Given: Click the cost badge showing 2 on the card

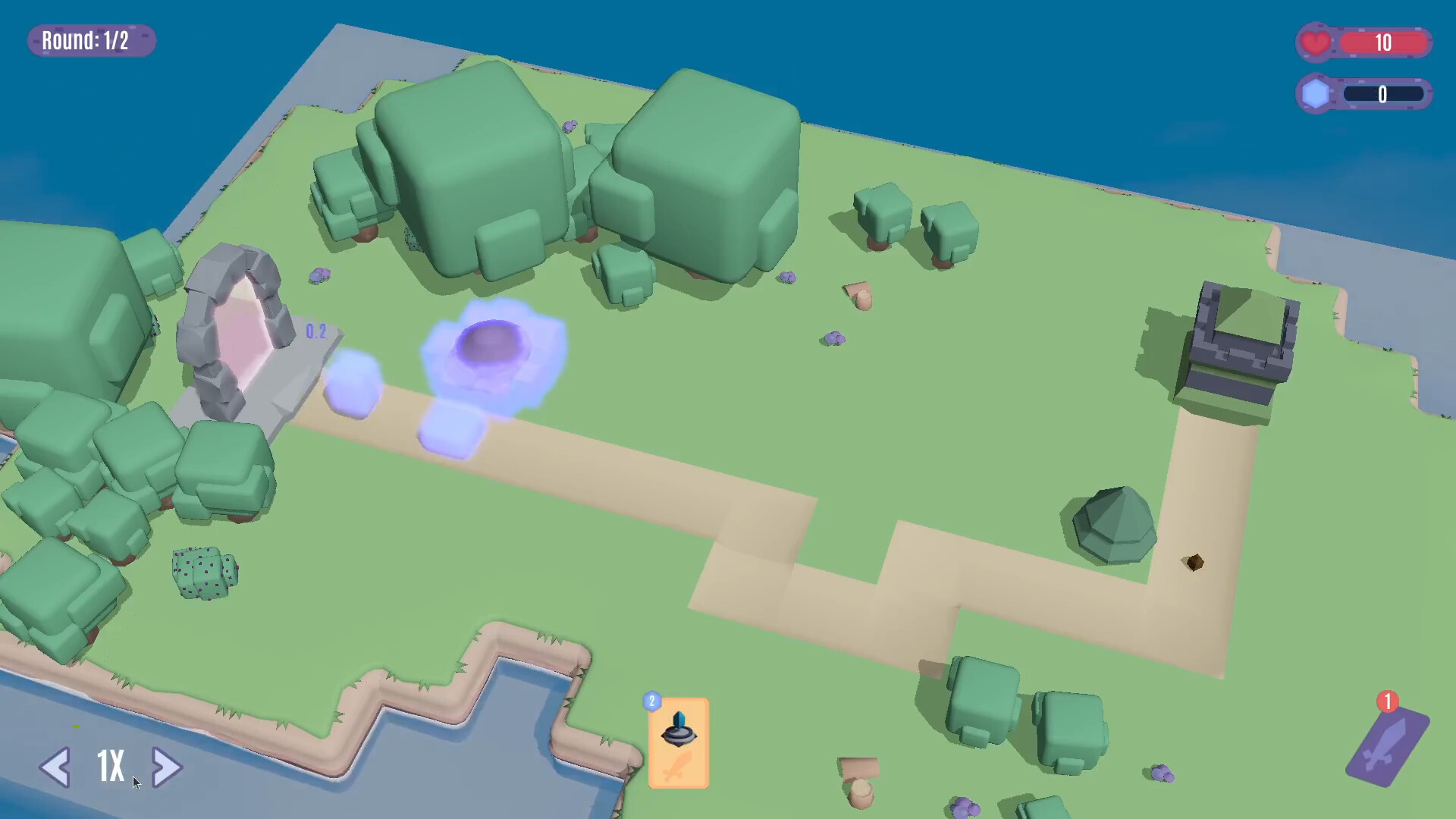Looking at the screenshot, I should [x=651, y=701].
